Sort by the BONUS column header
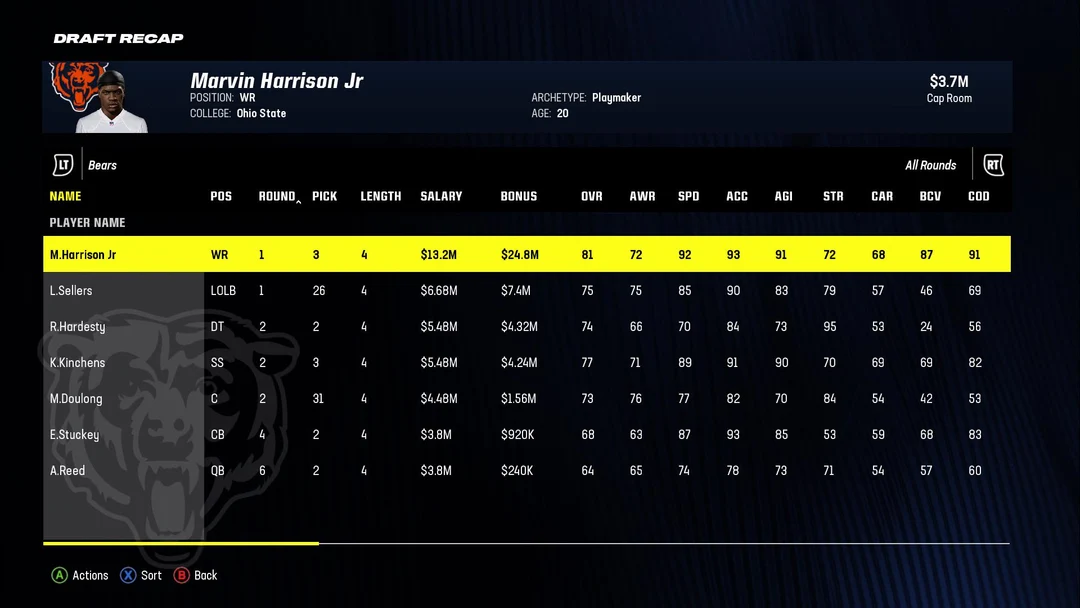Viewport: 1080px width, 608px height. 518,196
